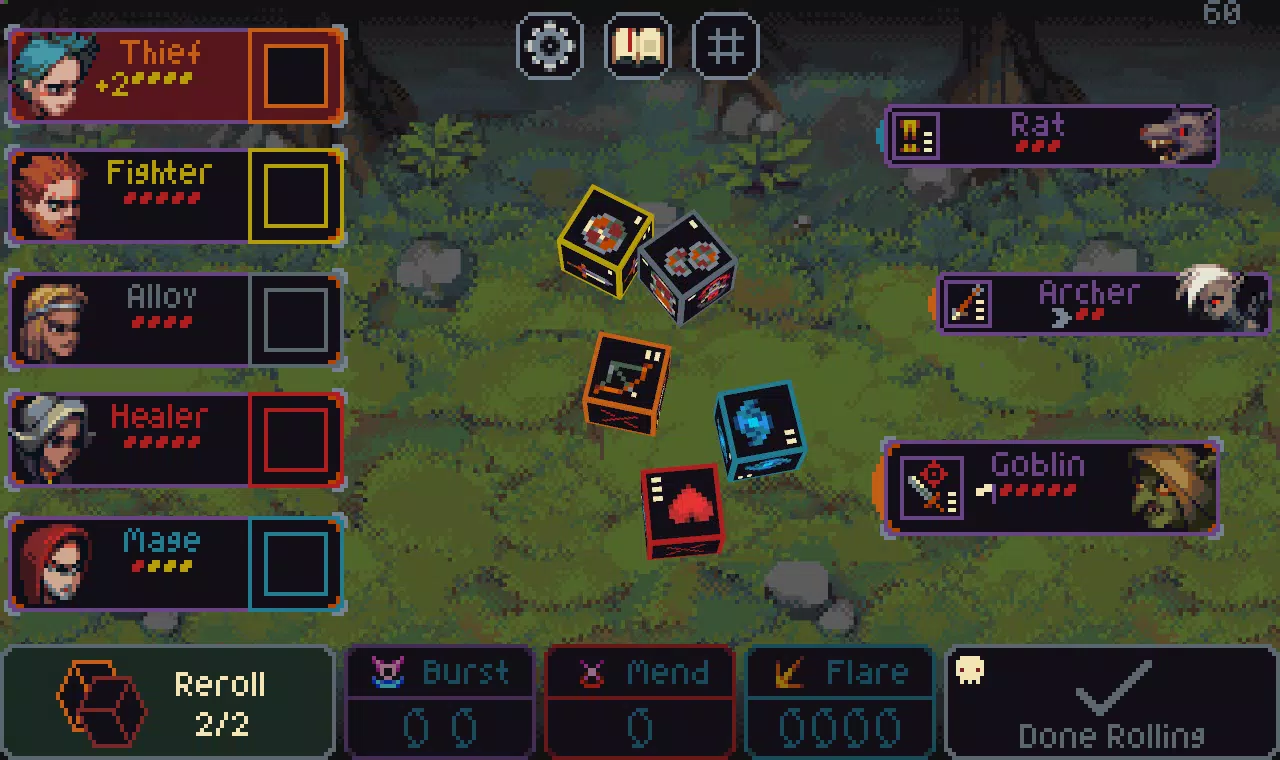Viewport: 1280px width, 760px height.
Task: Click the Rat's health pip row
Action: 1038,147
